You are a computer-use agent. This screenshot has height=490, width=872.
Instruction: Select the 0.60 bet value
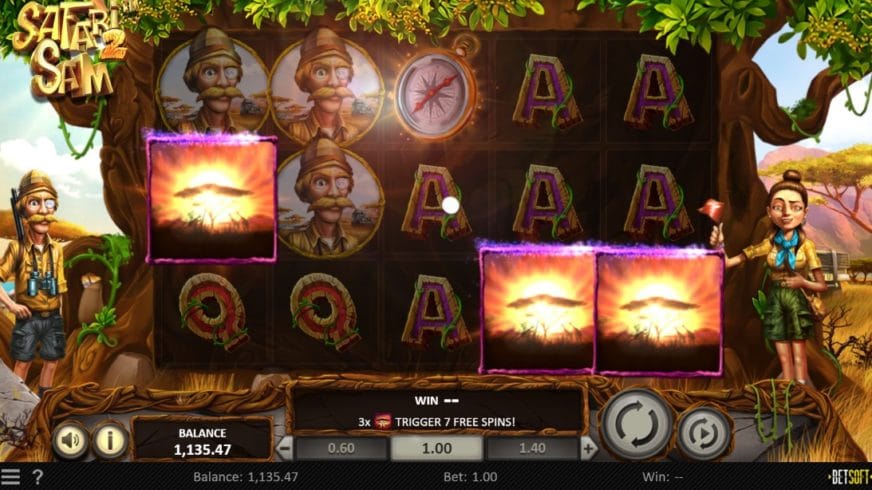(x=341, y=448)
